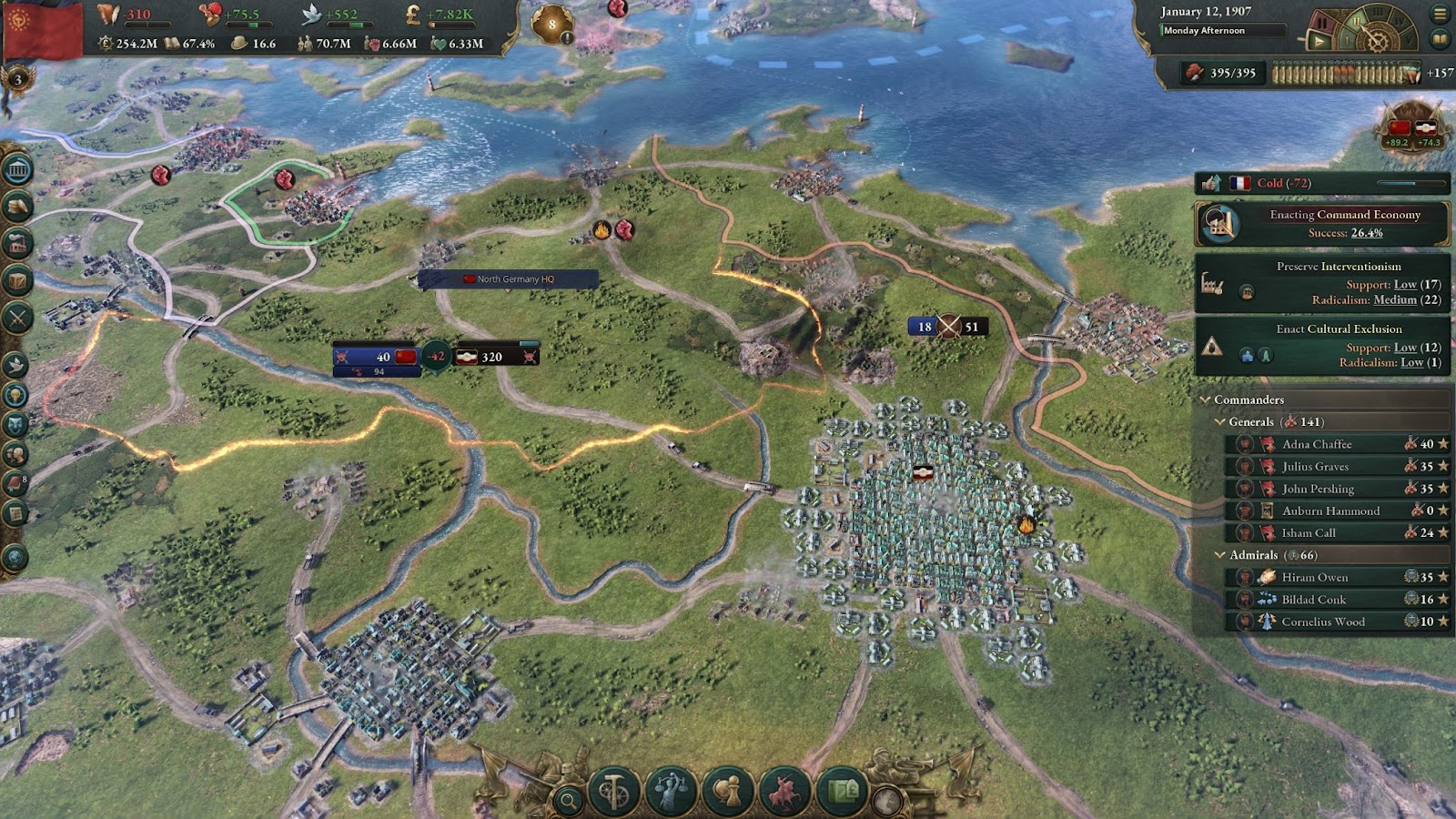Open the Diplomacy panel with the dove icon
Image resolution: width=1456 pixels, height=819 pixels.
point(15,366)
